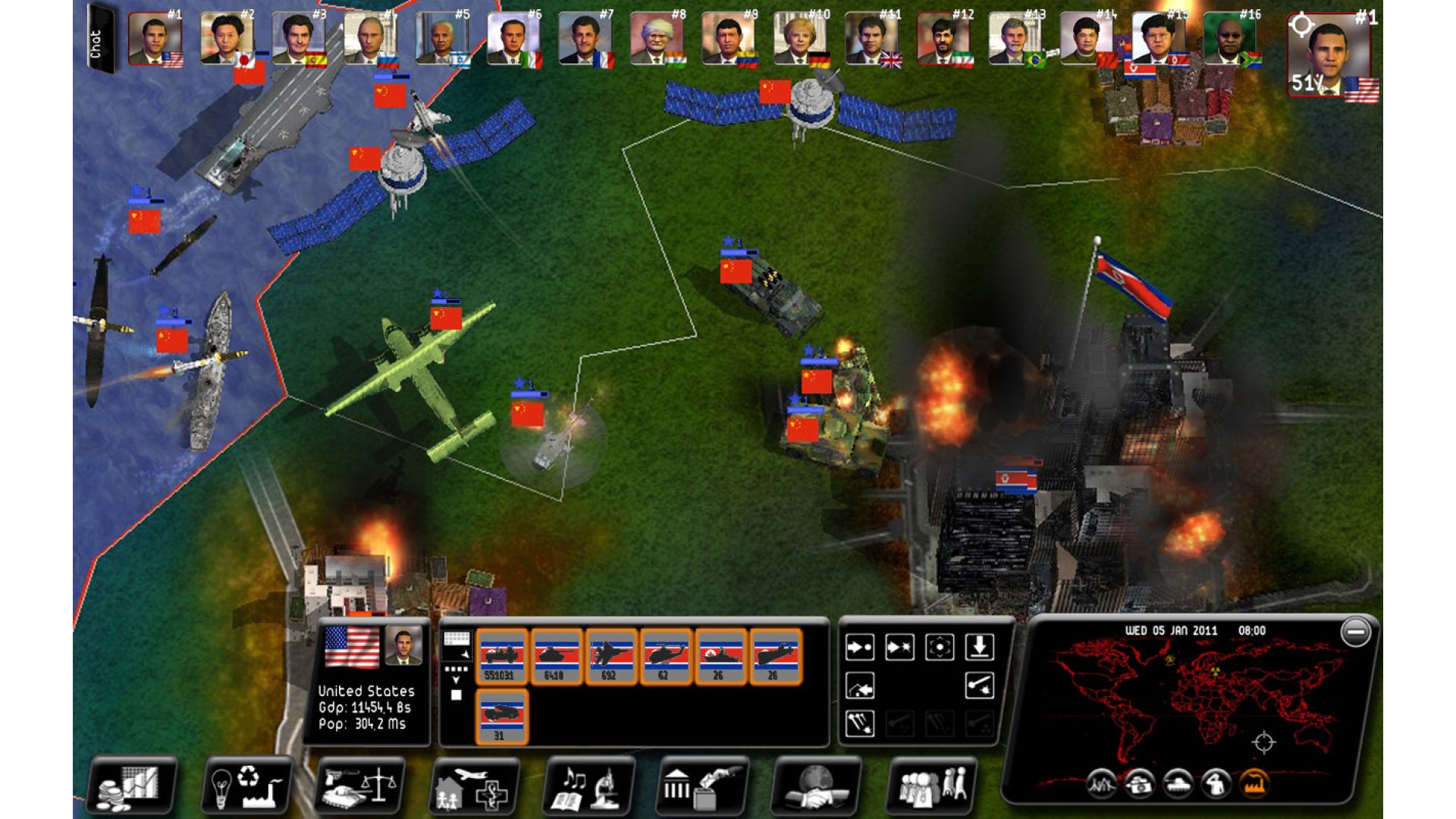Select the fighter jet unit card

point(610,657)
